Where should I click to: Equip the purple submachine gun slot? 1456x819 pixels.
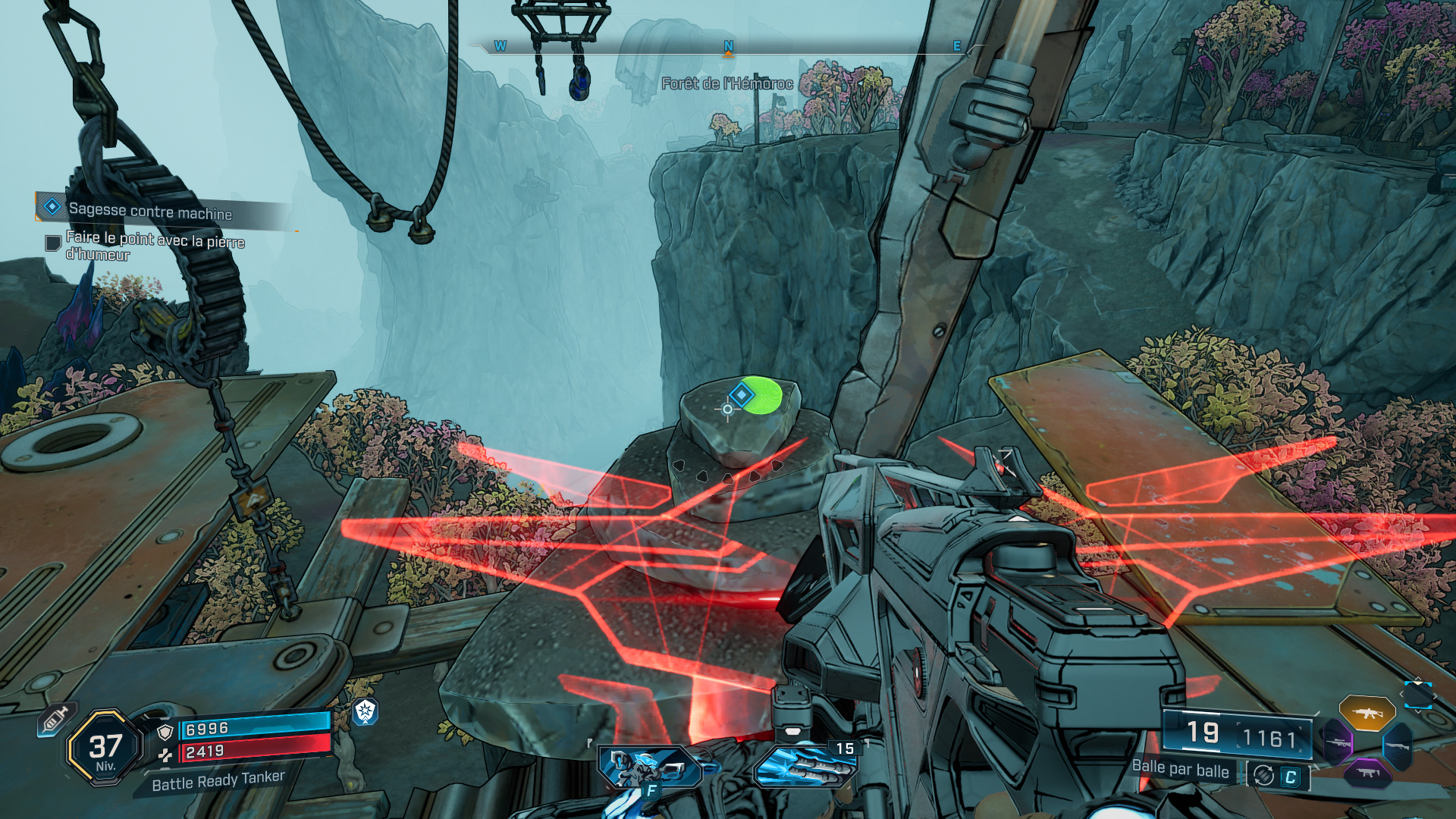(x=1367, y=773)
